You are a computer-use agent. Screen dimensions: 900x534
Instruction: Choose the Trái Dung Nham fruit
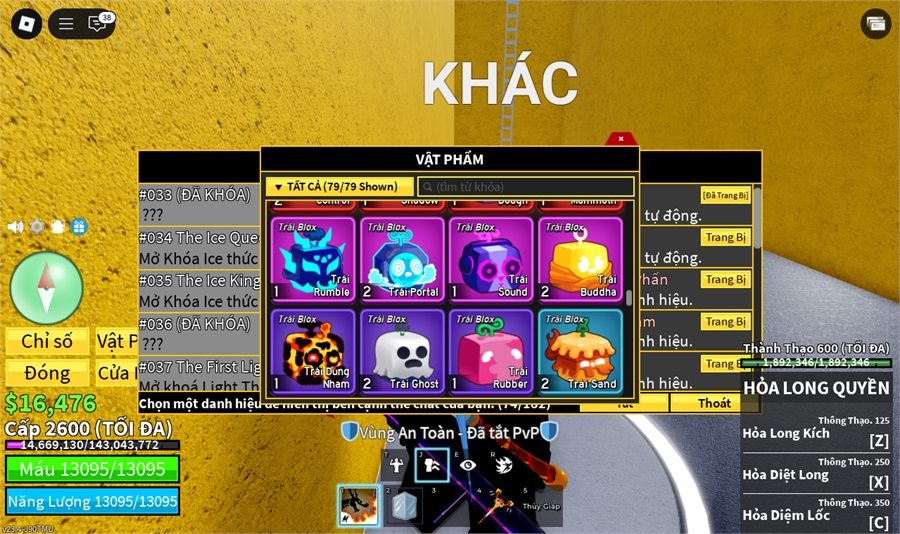pos(313,350)
